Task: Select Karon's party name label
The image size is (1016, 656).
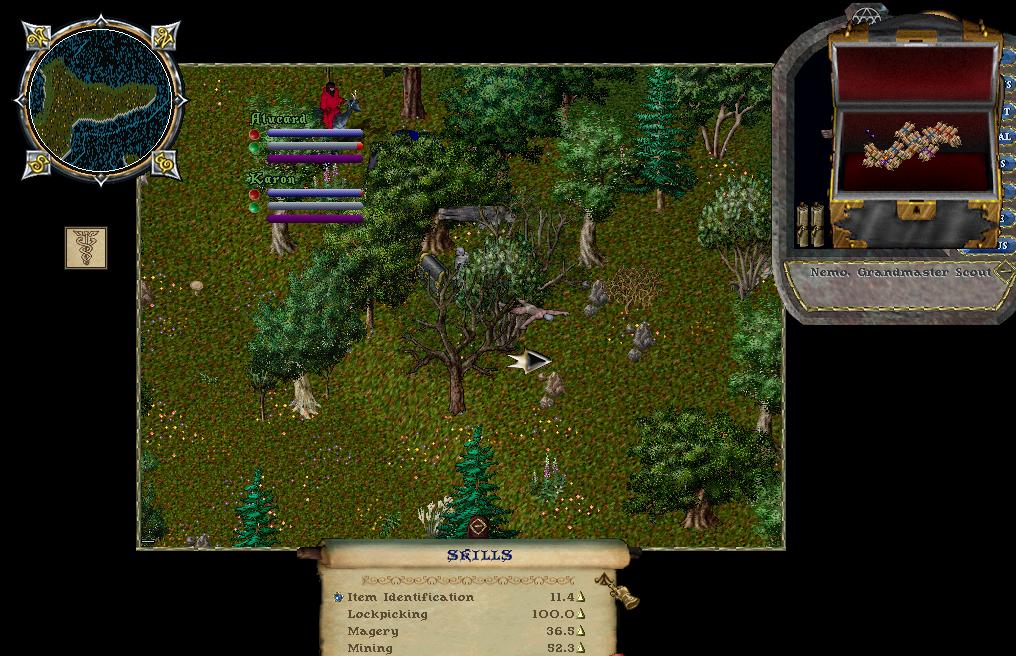Action: [x=272, y=179]
